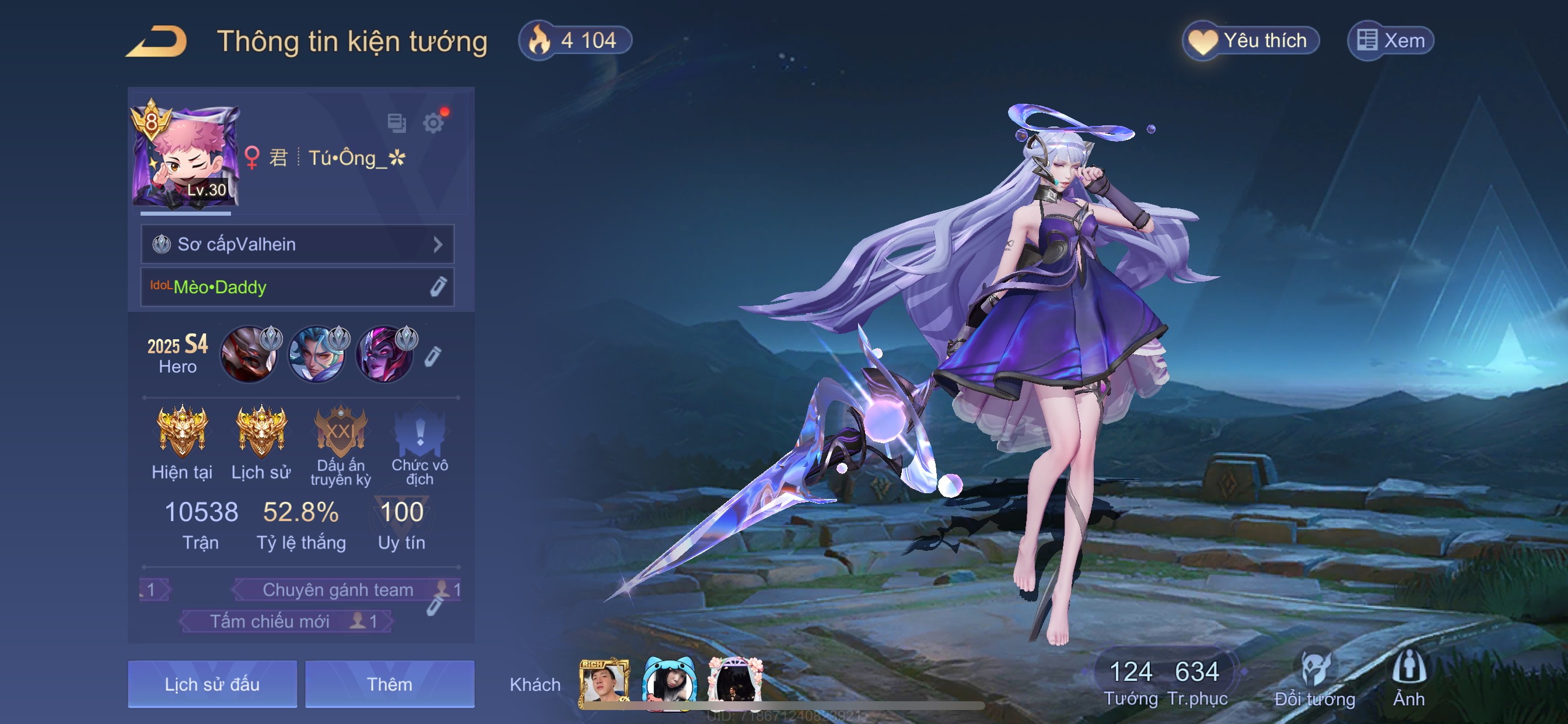The height and width of the screenshot is (724, 1568).
Task: Open the Chức vô địch badge
Action: coord(419,433)
